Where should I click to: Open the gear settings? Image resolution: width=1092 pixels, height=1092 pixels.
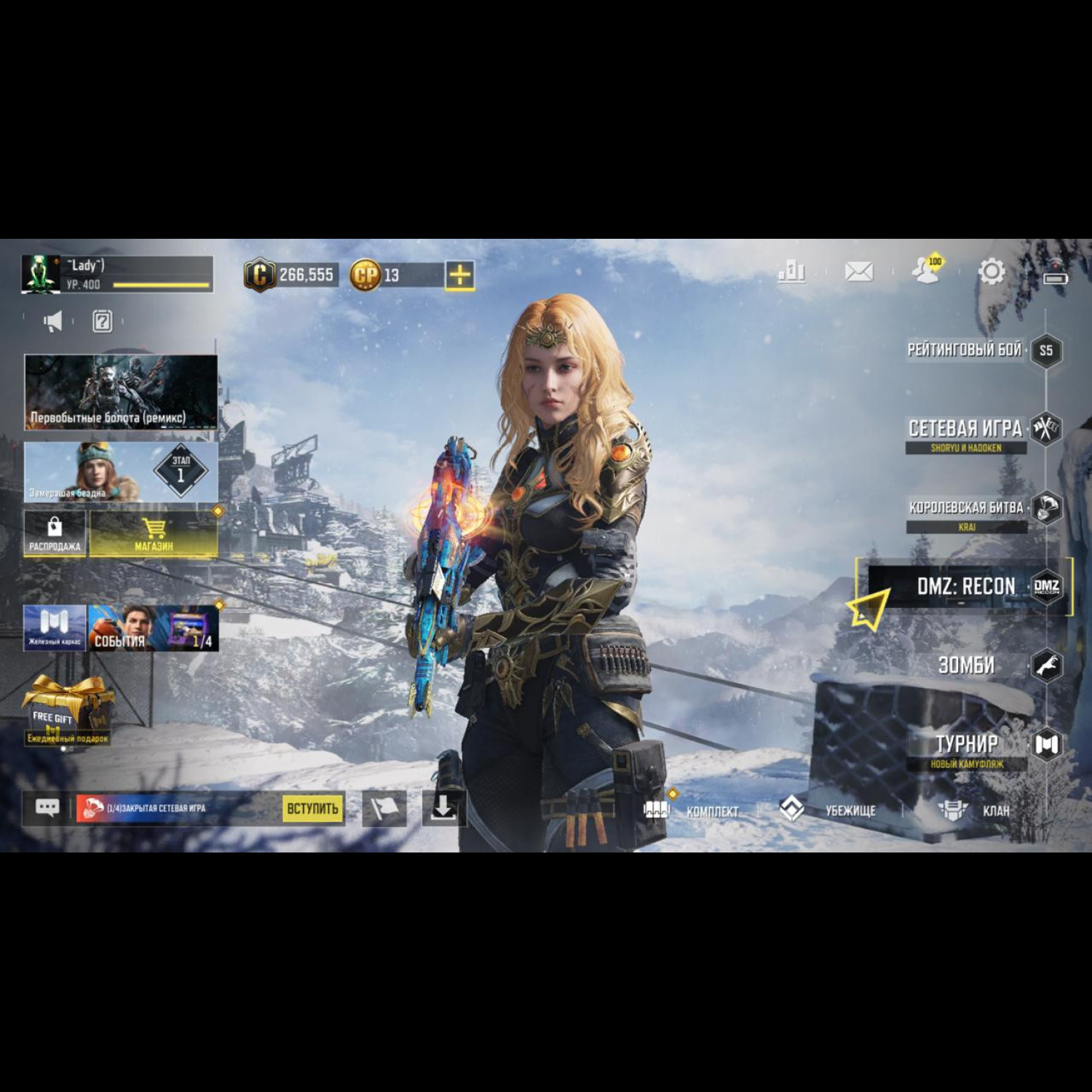coord(991,272)
